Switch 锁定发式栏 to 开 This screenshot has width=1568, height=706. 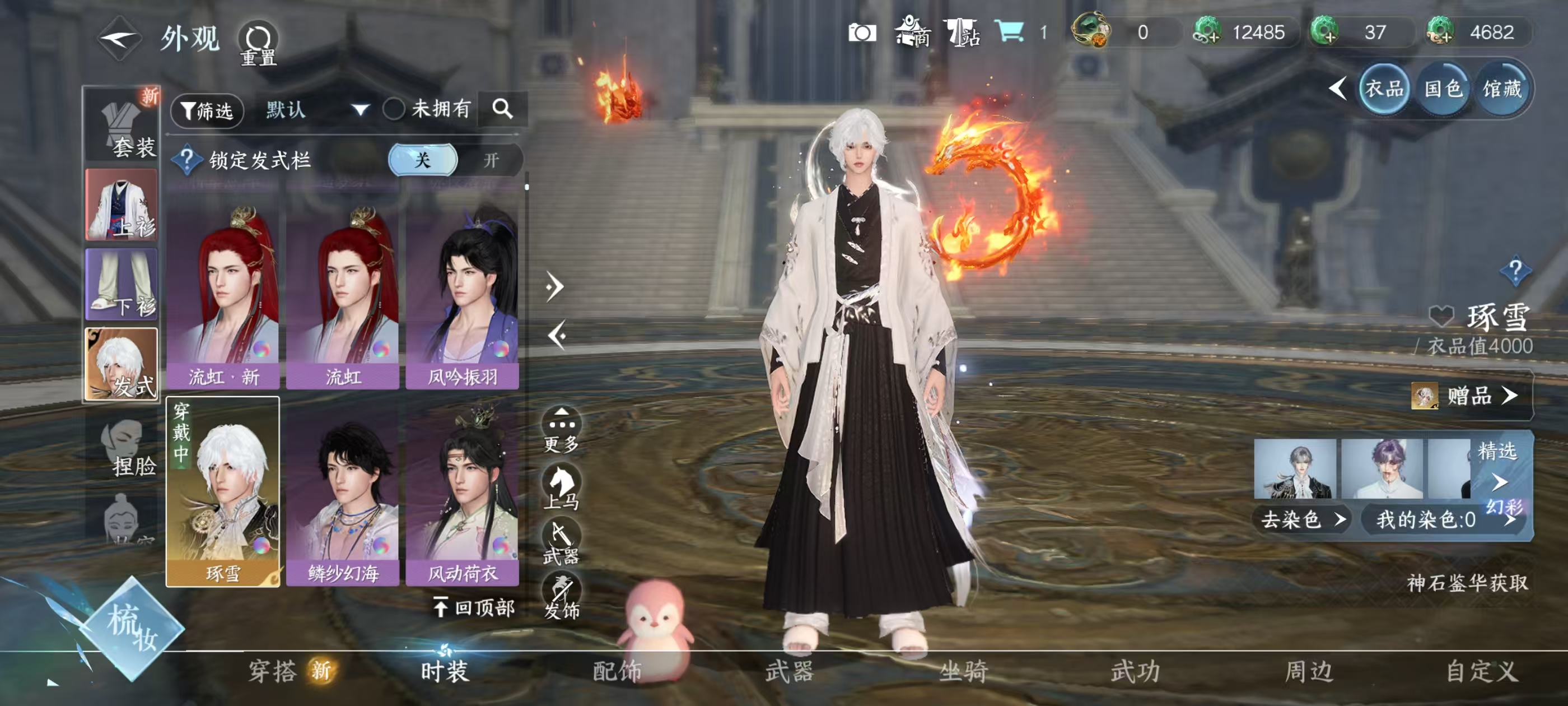click(491, 160)
